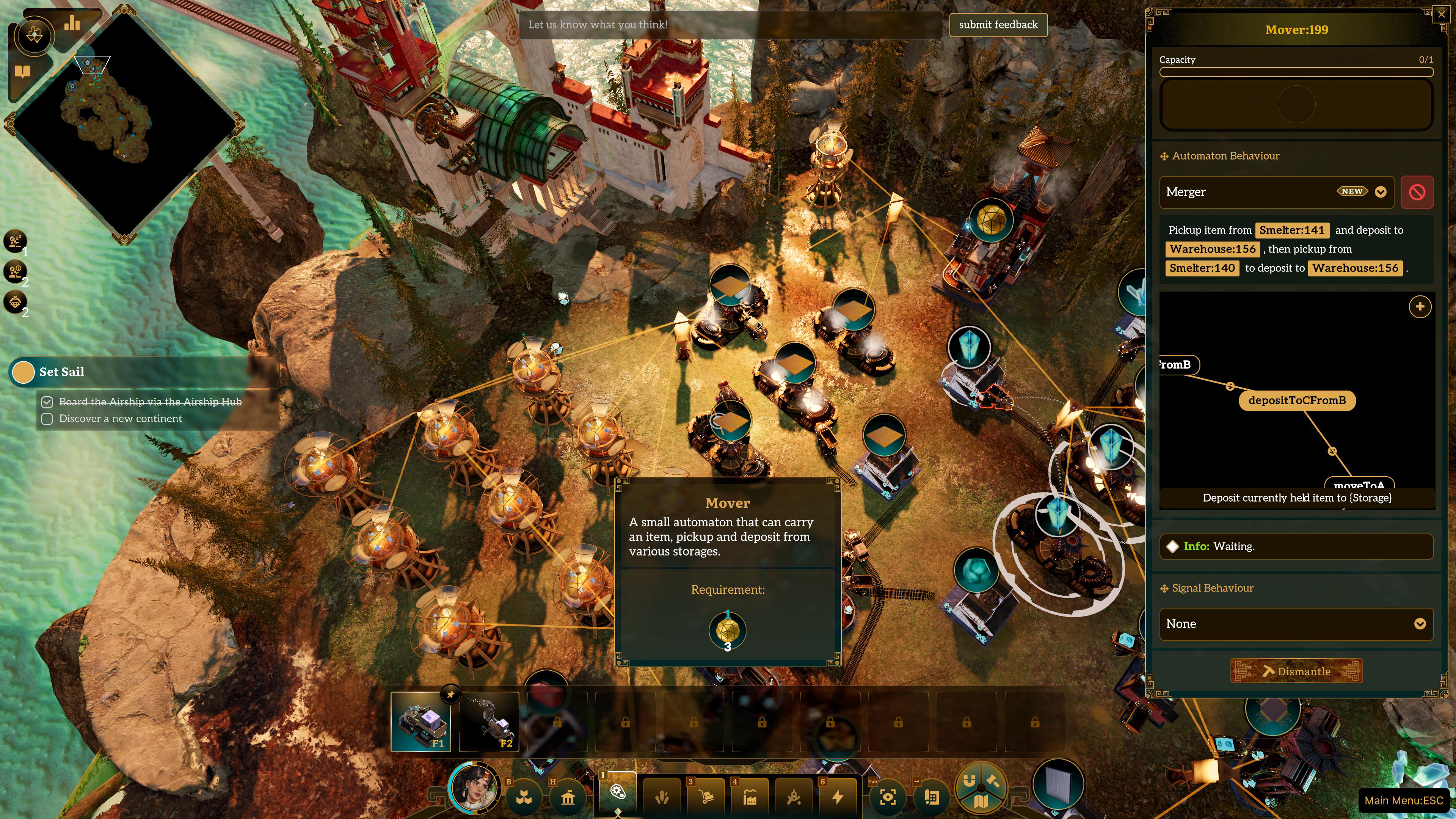
Task: Select the Smelter:141 tag in behaviour description
Action: click(x=1292, y=230)
